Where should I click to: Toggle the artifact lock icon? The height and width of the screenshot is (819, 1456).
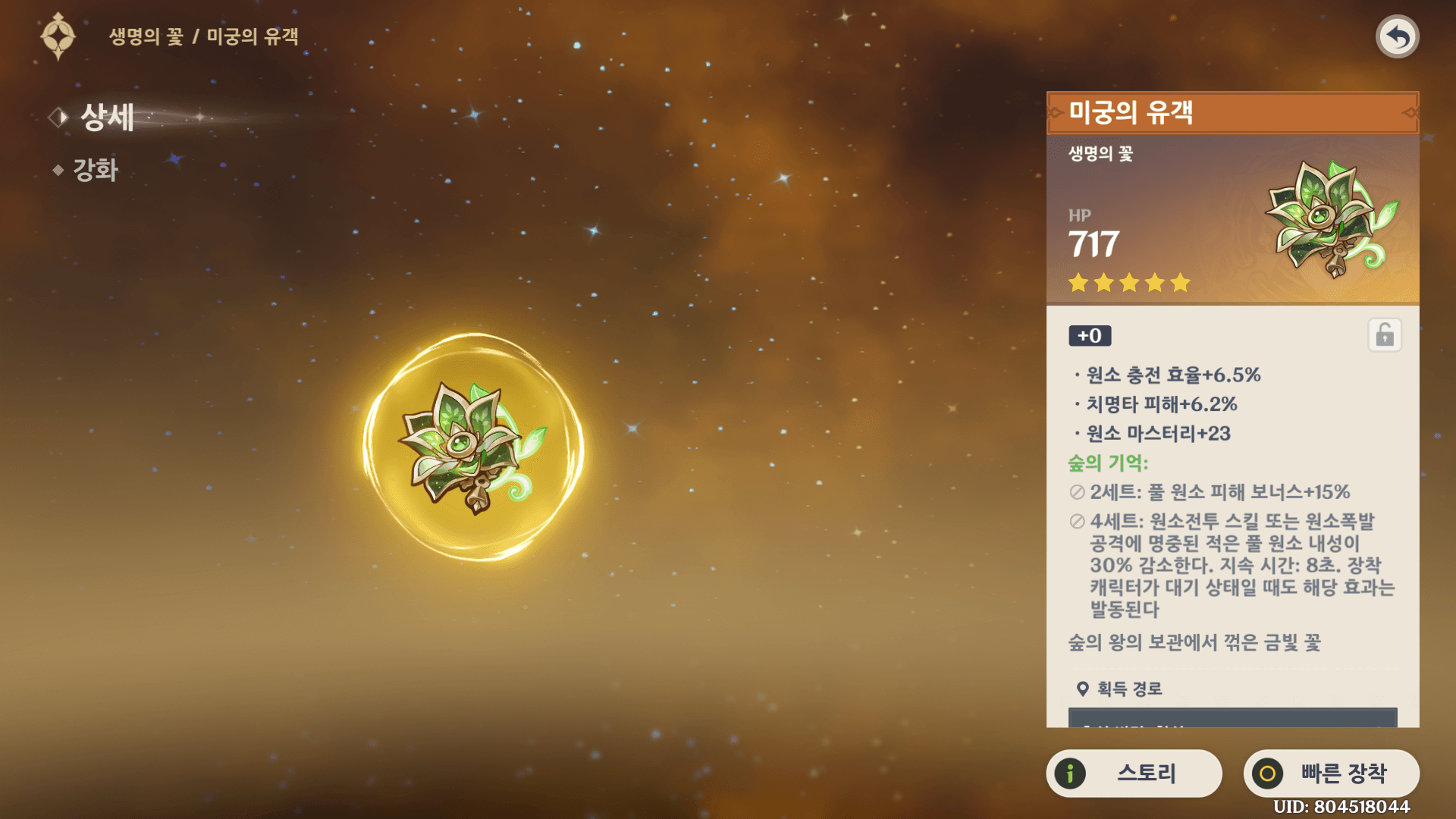pos(1384,335)
